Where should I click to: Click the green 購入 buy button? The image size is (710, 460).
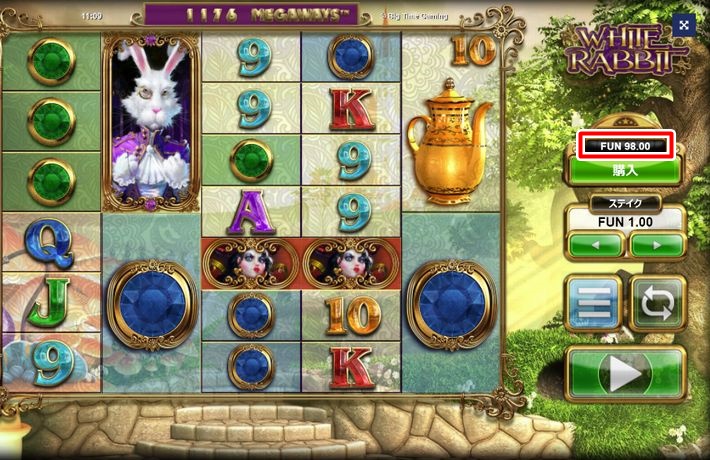[625, 170]
